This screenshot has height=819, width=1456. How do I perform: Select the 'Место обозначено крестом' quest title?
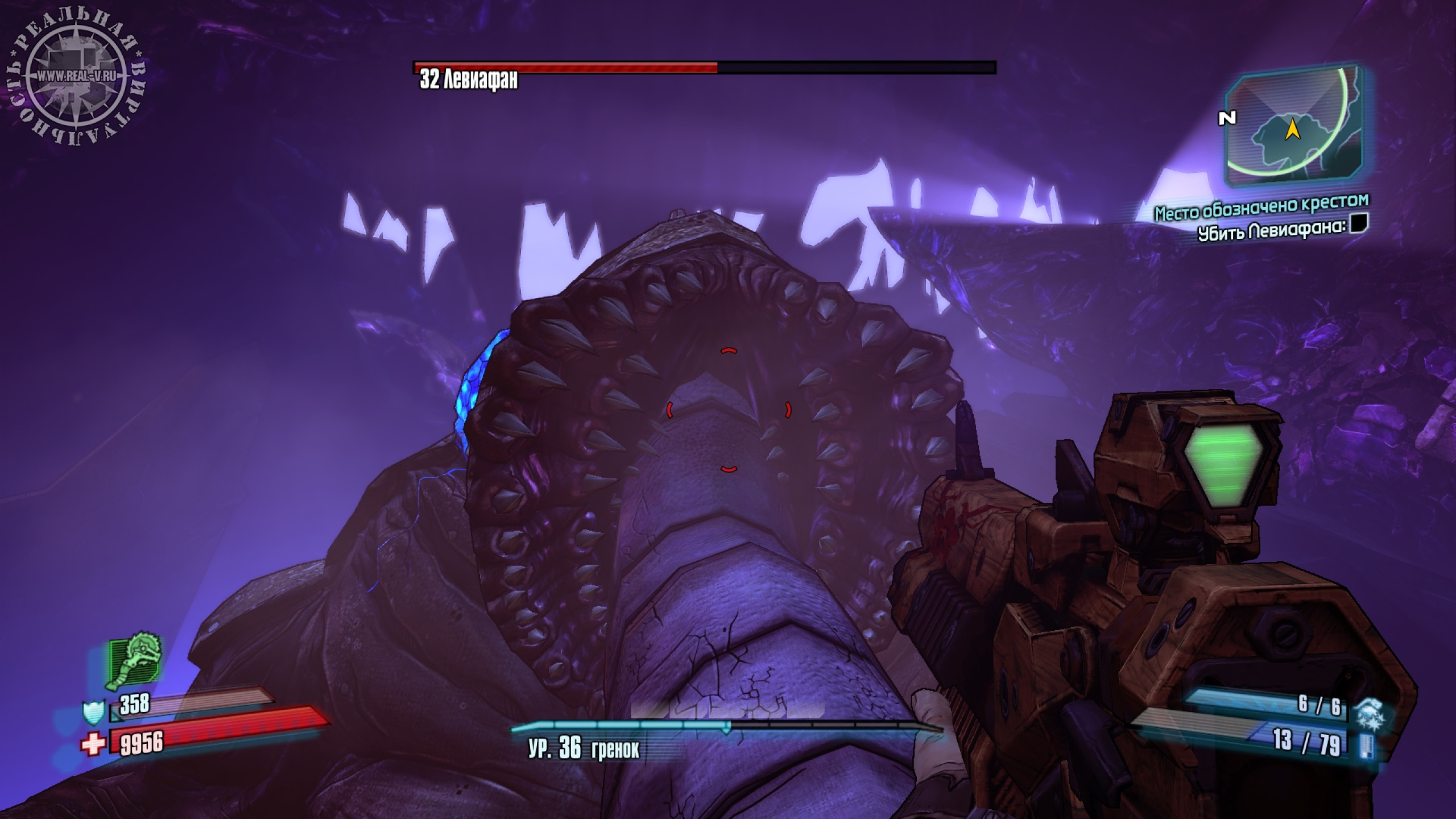coord(1261,207)
